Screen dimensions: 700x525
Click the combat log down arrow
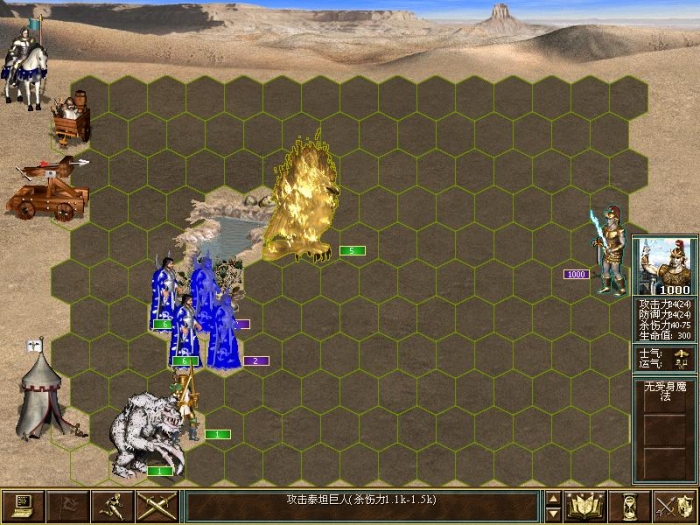click(553, 513)
